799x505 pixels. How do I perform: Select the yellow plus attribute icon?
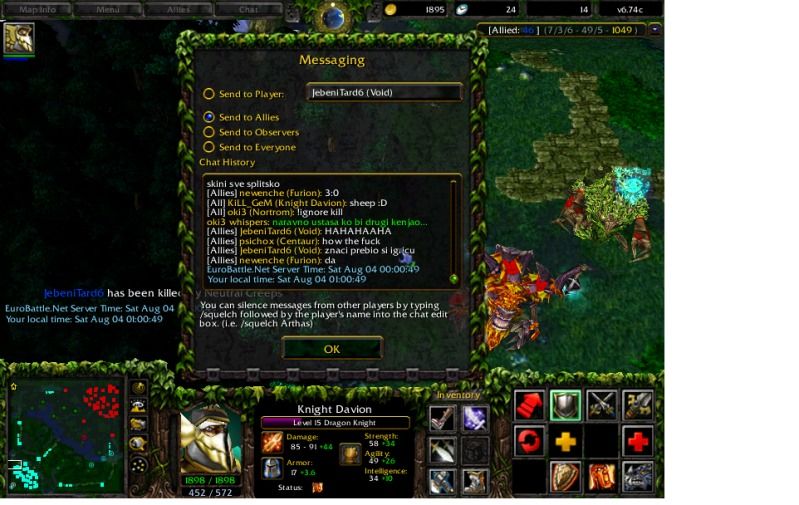tap(565, 441)
